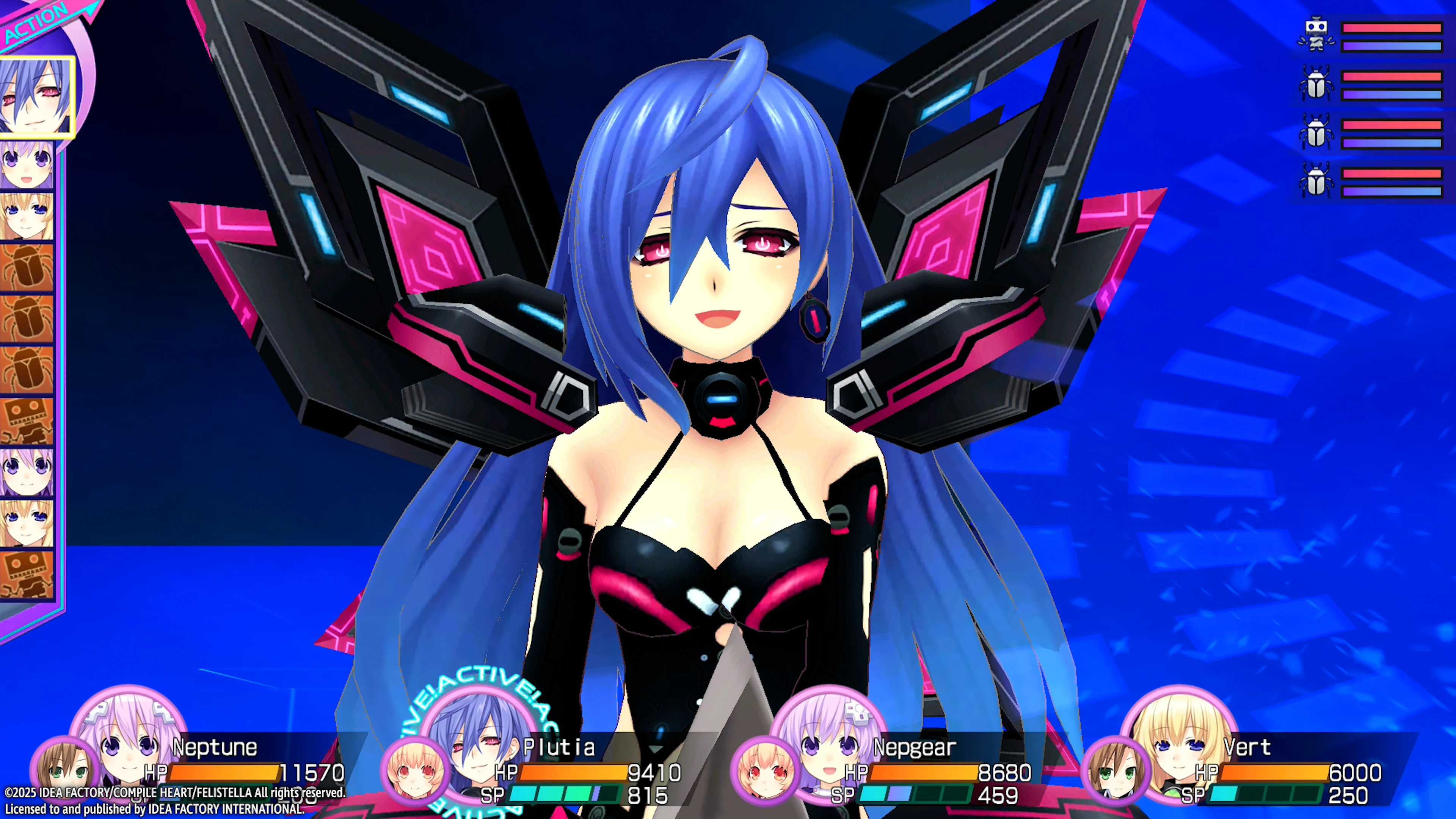Click the robot enemy icon in the top-right enemy list
The width and height of the screenshot is (1456, 819).
1317,34
